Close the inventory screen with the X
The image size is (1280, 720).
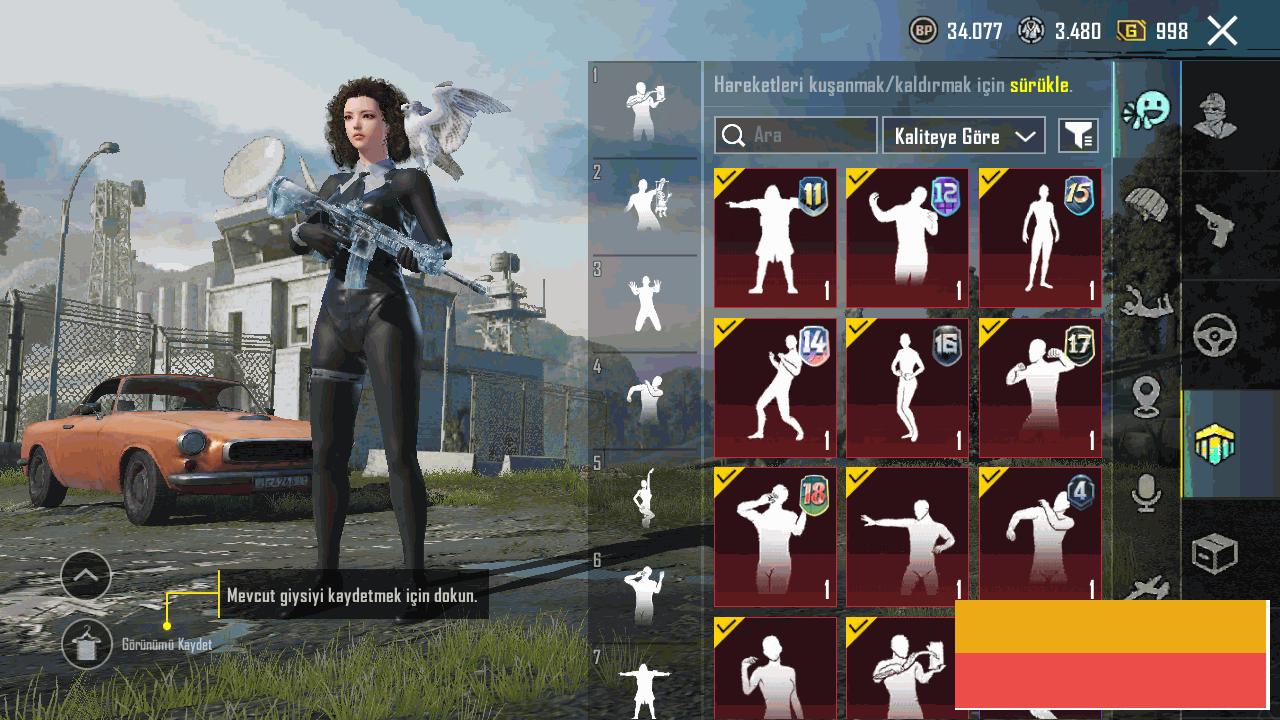1222,31
